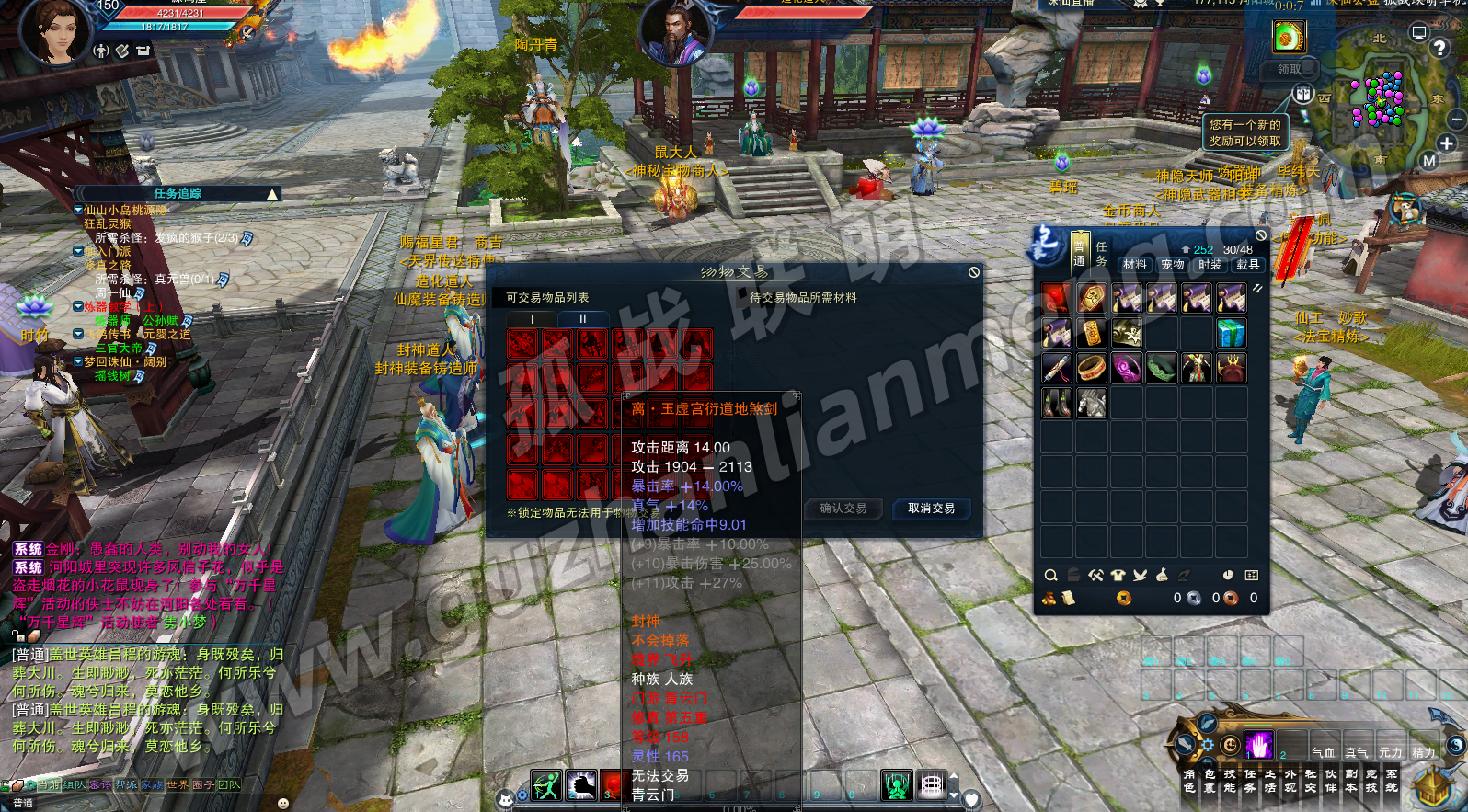Image resolution: width=1468 pixels, height=812 pixels.
Task: Select the white horse statue item
Action: [1091, 403]
